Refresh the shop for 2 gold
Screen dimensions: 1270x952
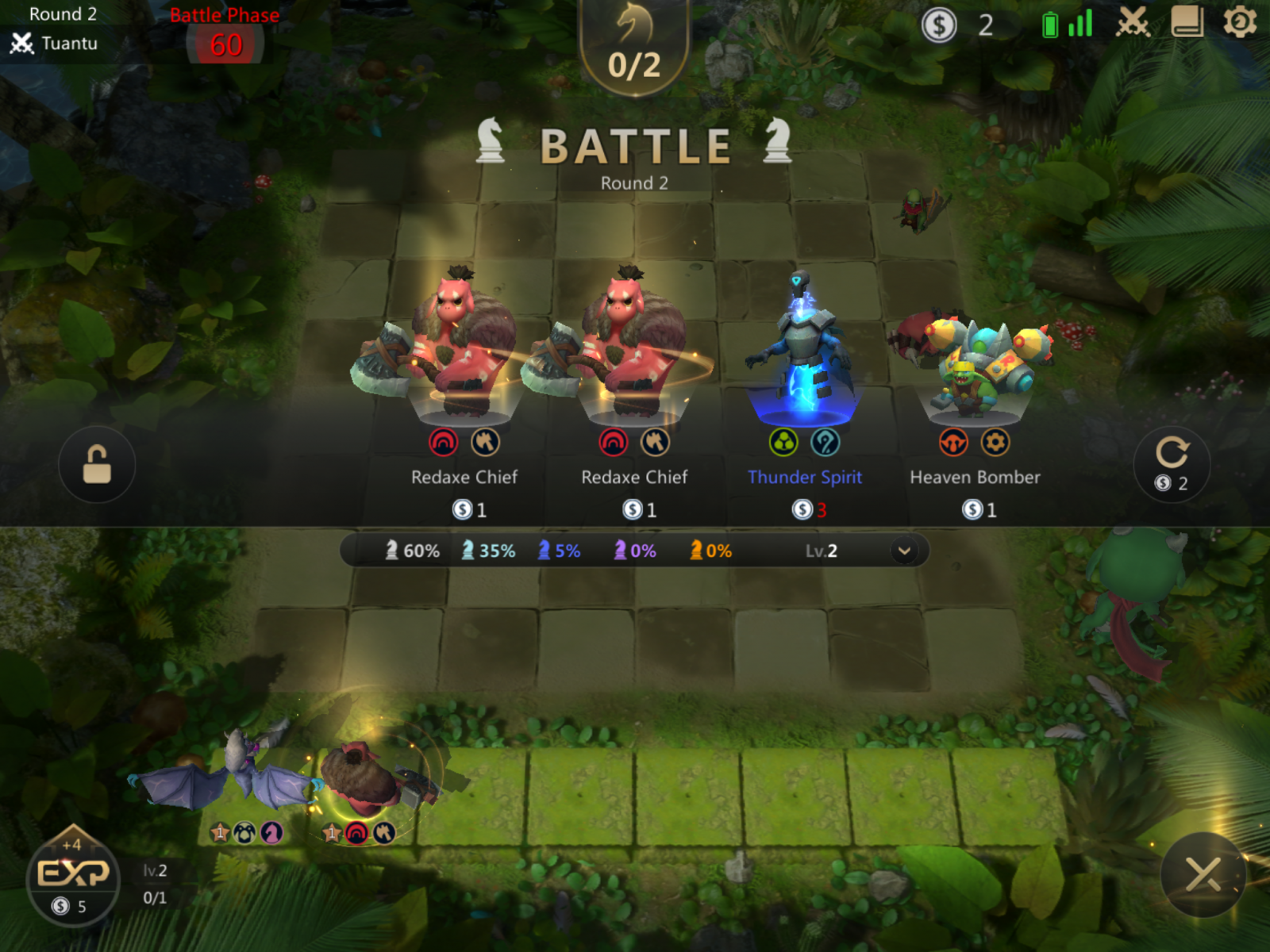tap(1172, 464)
